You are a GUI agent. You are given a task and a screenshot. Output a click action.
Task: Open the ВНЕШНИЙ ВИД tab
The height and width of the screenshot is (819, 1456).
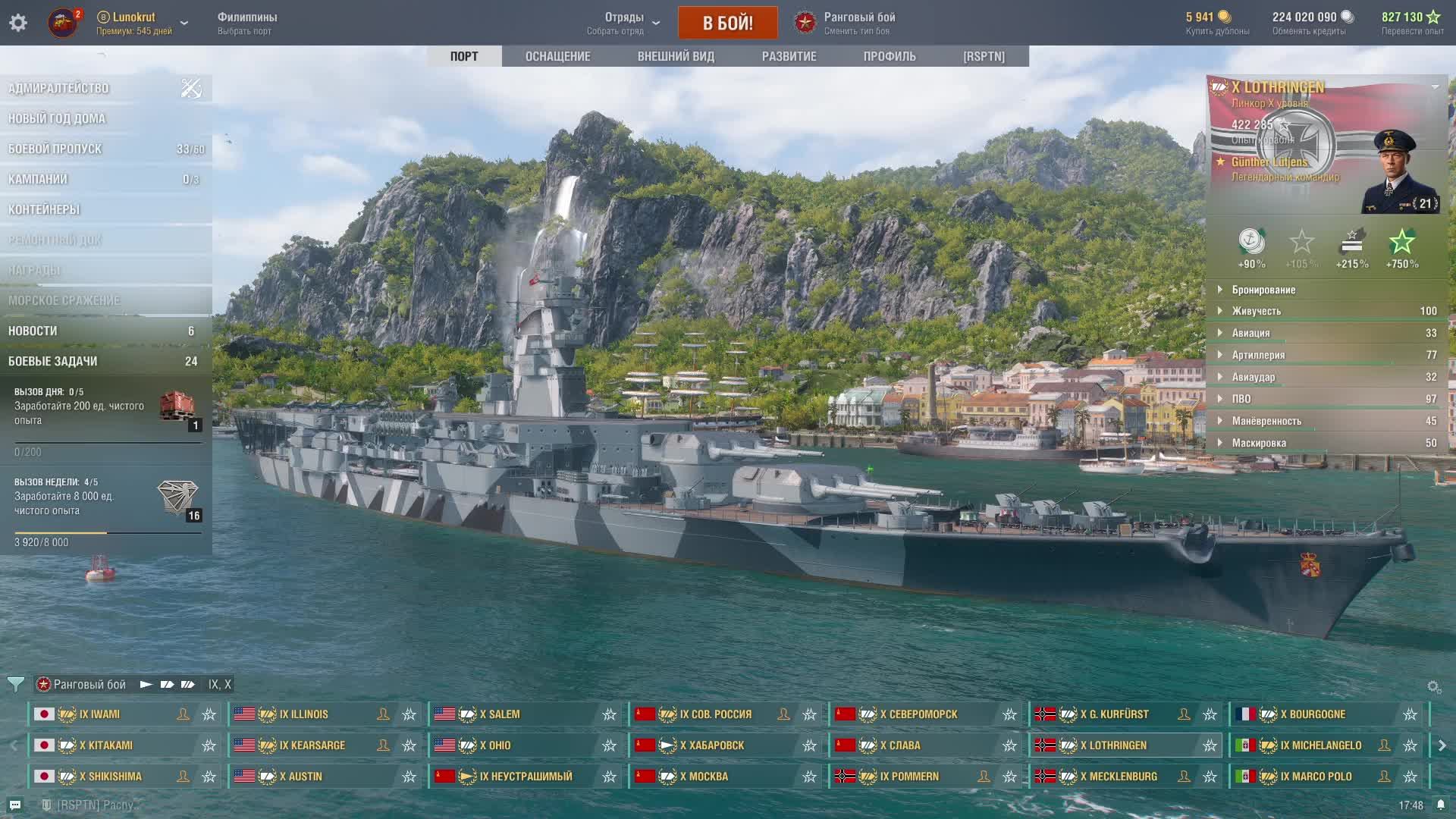pyautogui.click(x=676, y=56)
